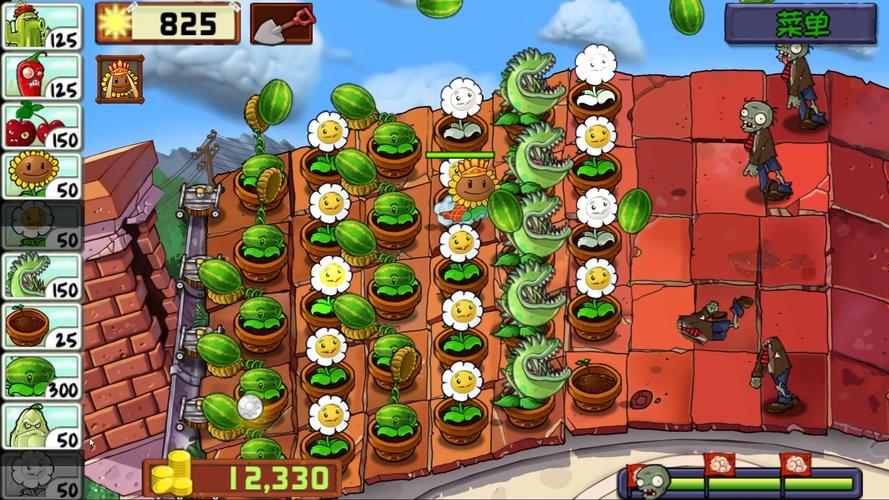Choose the Flower Pot seed packet
The image size is (889, 500).
click(42, 326)
